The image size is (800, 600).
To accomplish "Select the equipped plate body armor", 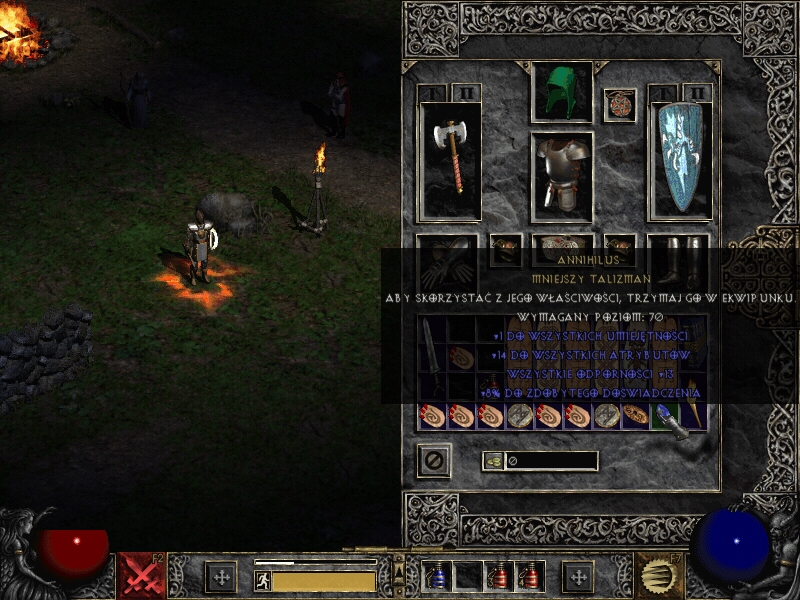I will [562, 174].
